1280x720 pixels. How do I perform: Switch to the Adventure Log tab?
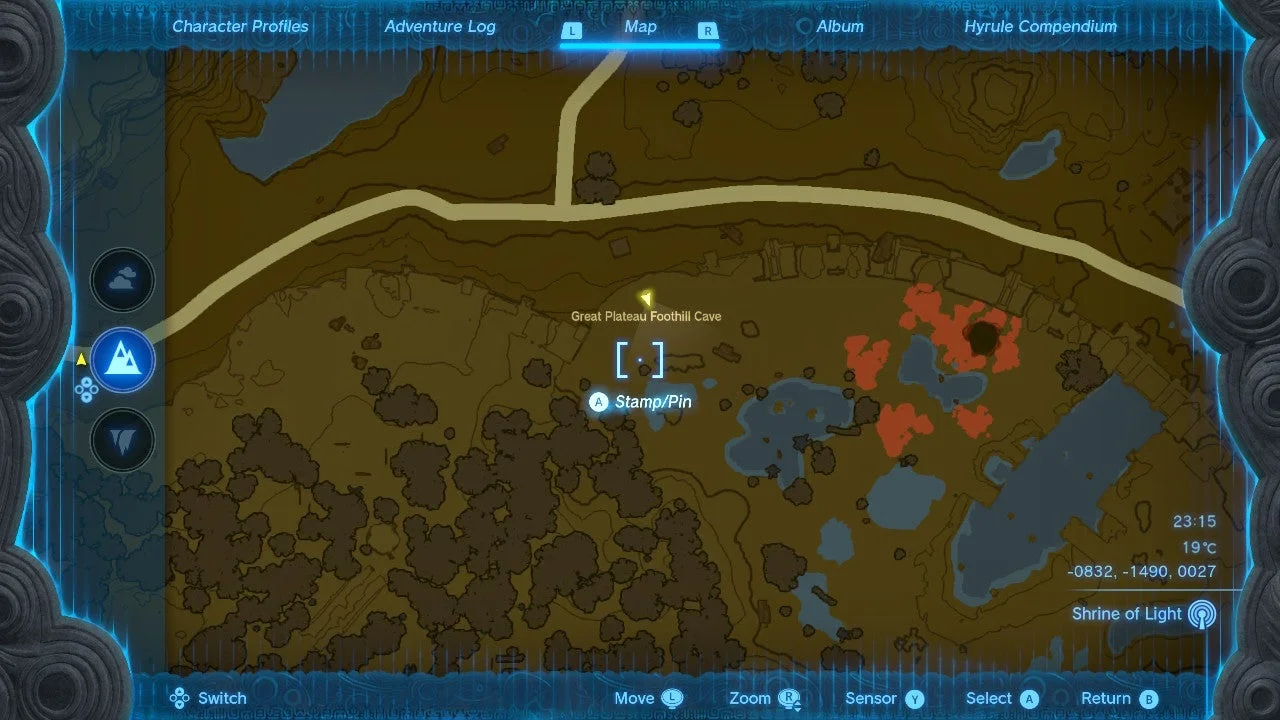point(440,26)
